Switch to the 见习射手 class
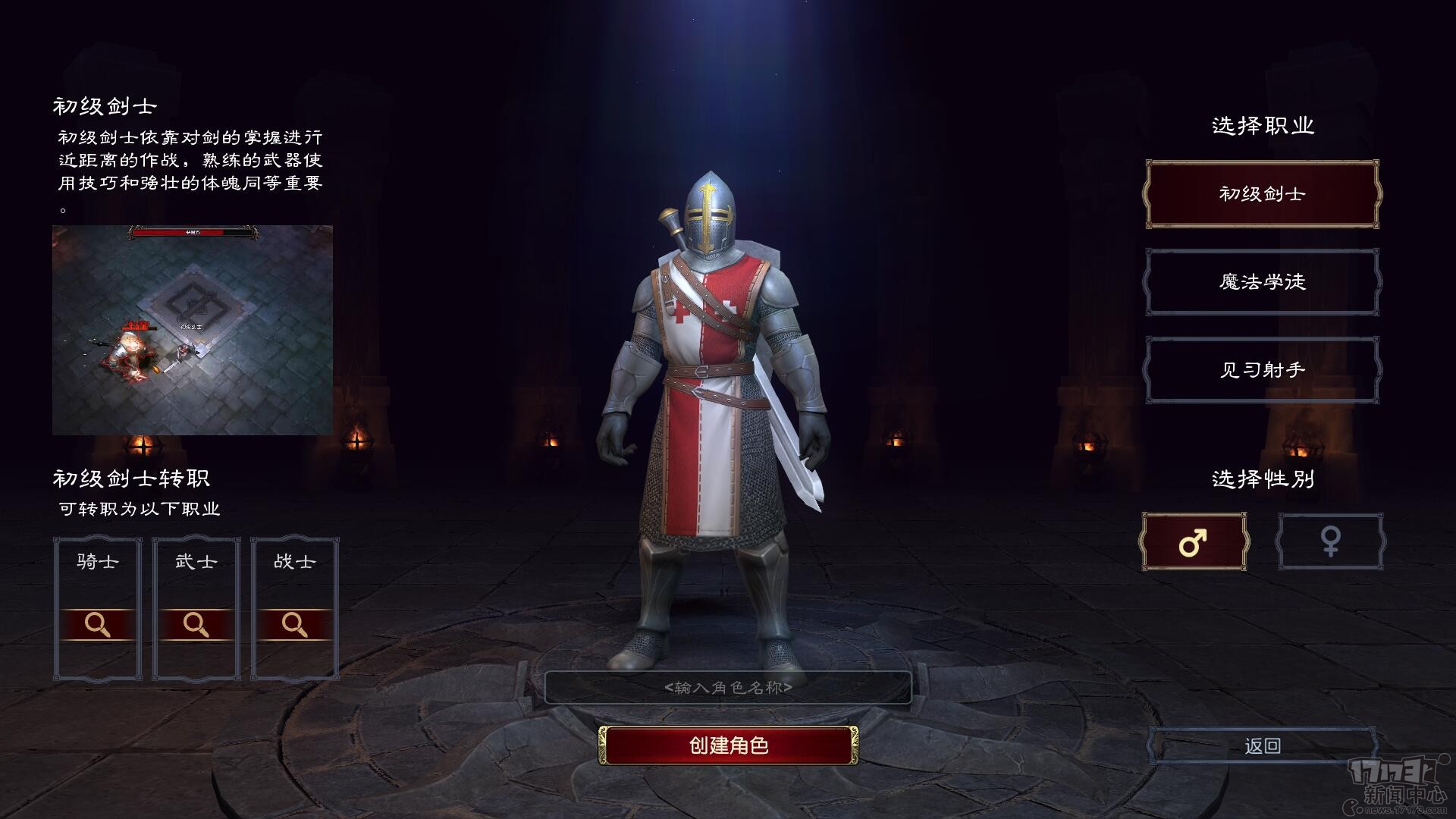 point(1261,369)
